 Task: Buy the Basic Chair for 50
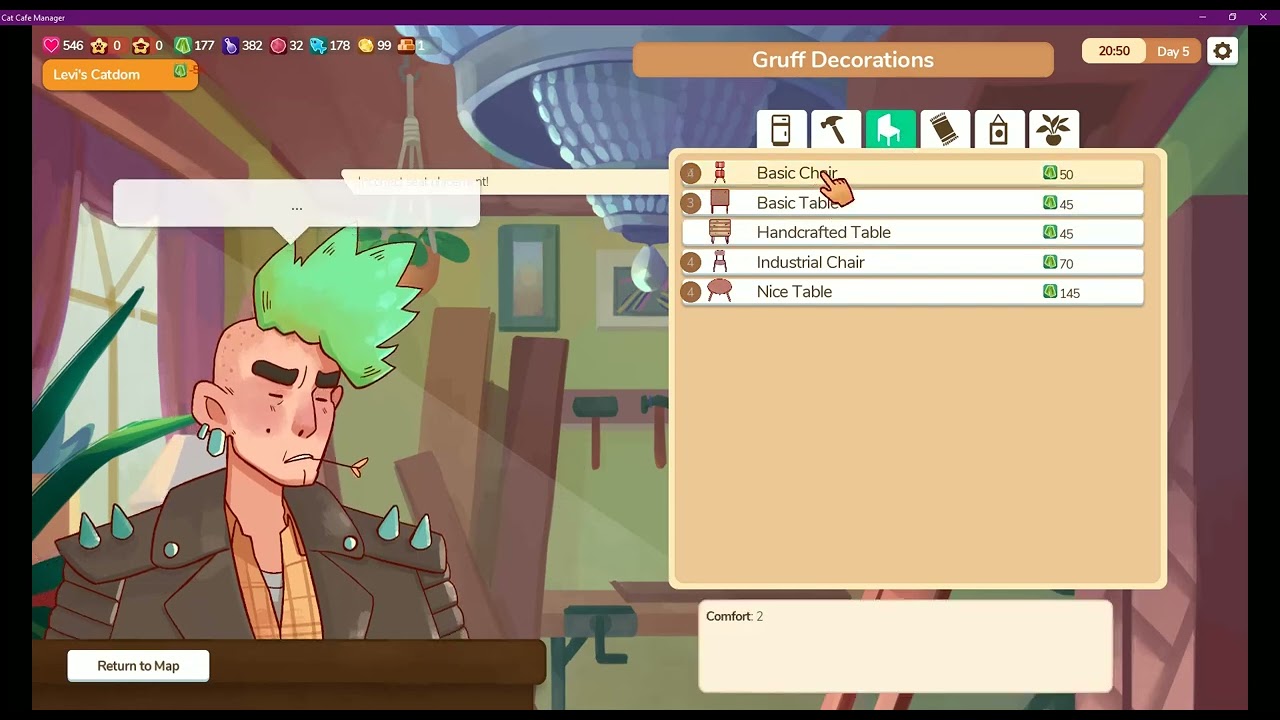coord(911,173)
